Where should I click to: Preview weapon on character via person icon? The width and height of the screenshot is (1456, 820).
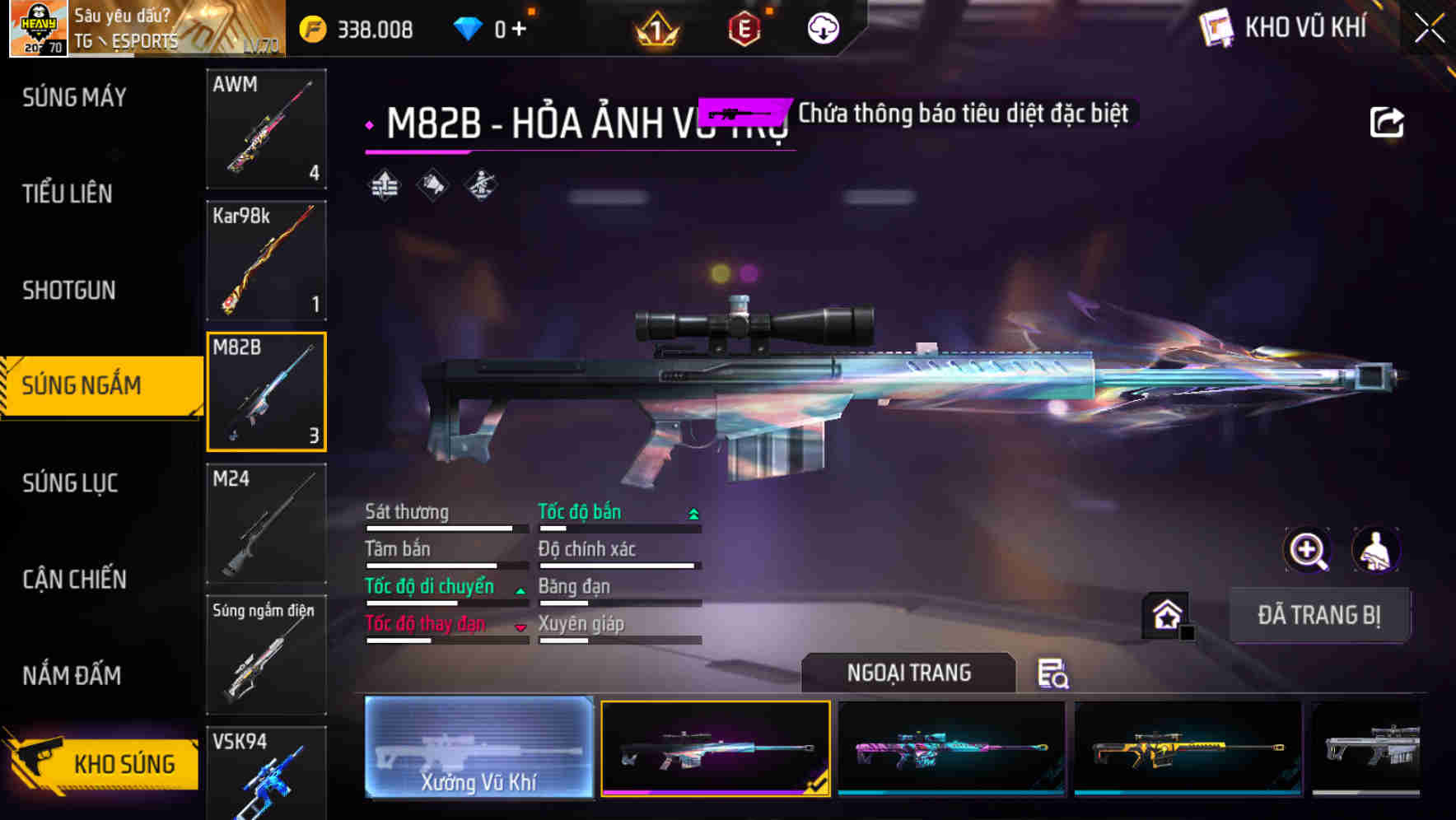1375,550
